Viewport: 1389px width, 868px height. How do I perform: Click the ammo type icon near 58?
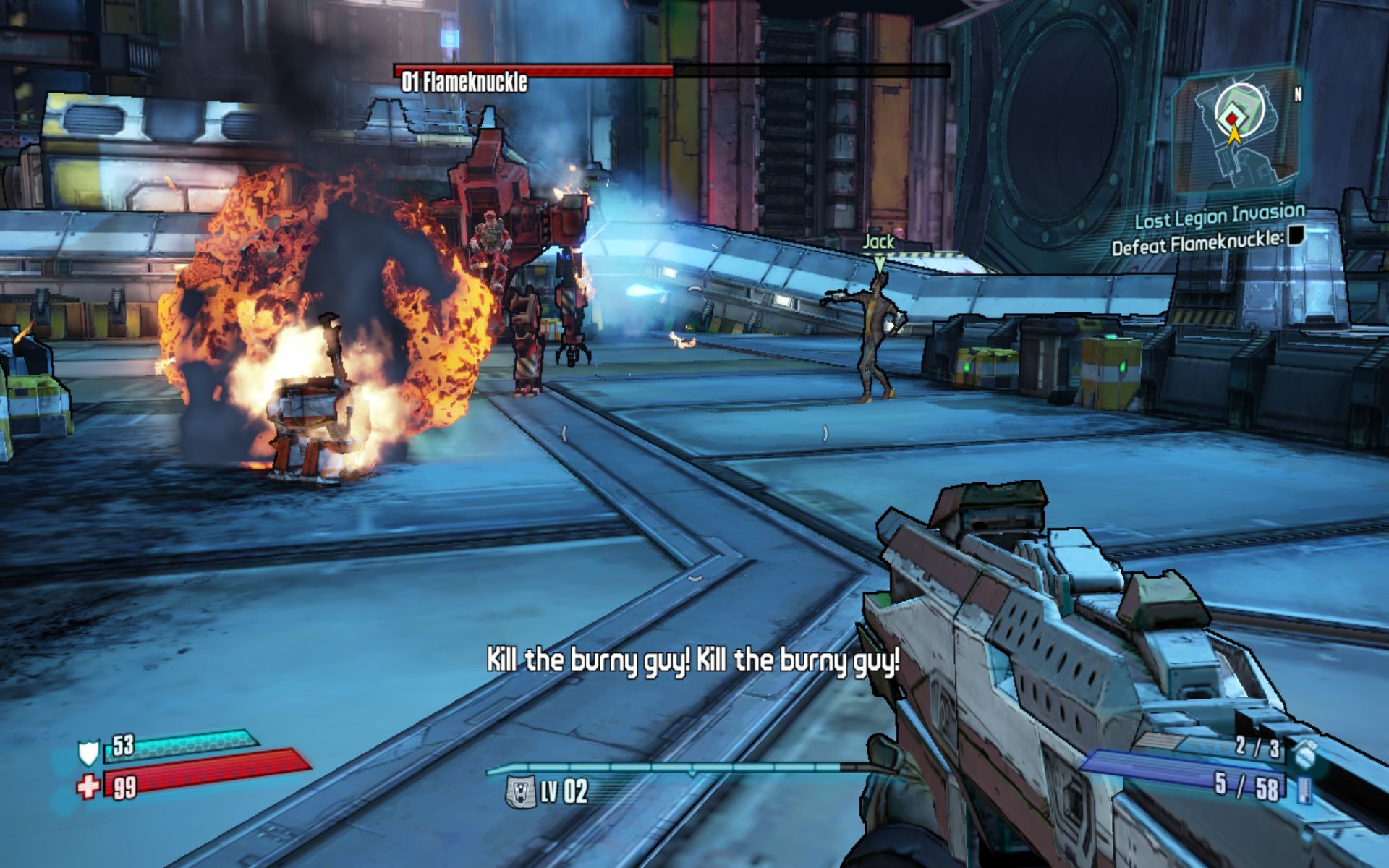(x=1305, y=789)
